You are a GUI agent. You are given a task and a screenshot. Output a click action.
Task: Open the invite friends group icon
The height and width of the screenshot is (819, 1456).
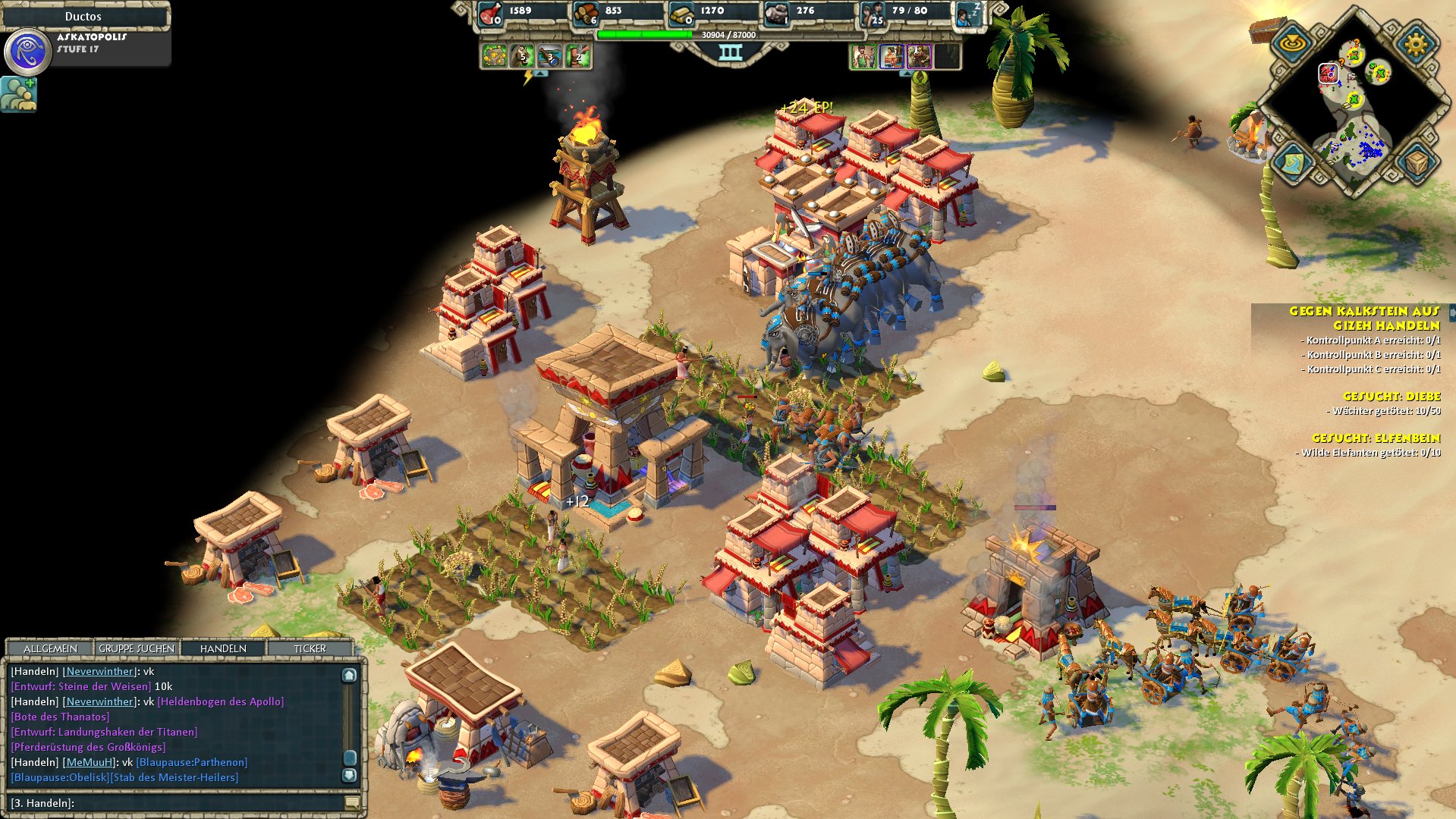pyautogui.click(x=18, y=94)
